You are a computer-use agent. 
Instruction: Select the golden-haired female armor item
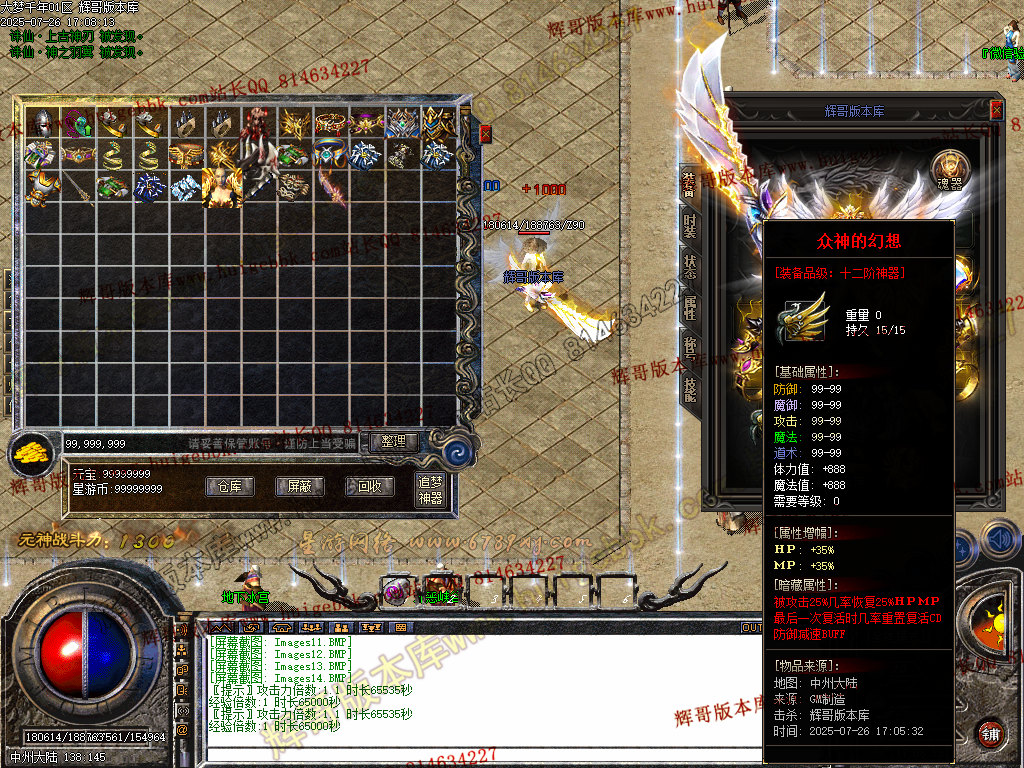[221, 186]
